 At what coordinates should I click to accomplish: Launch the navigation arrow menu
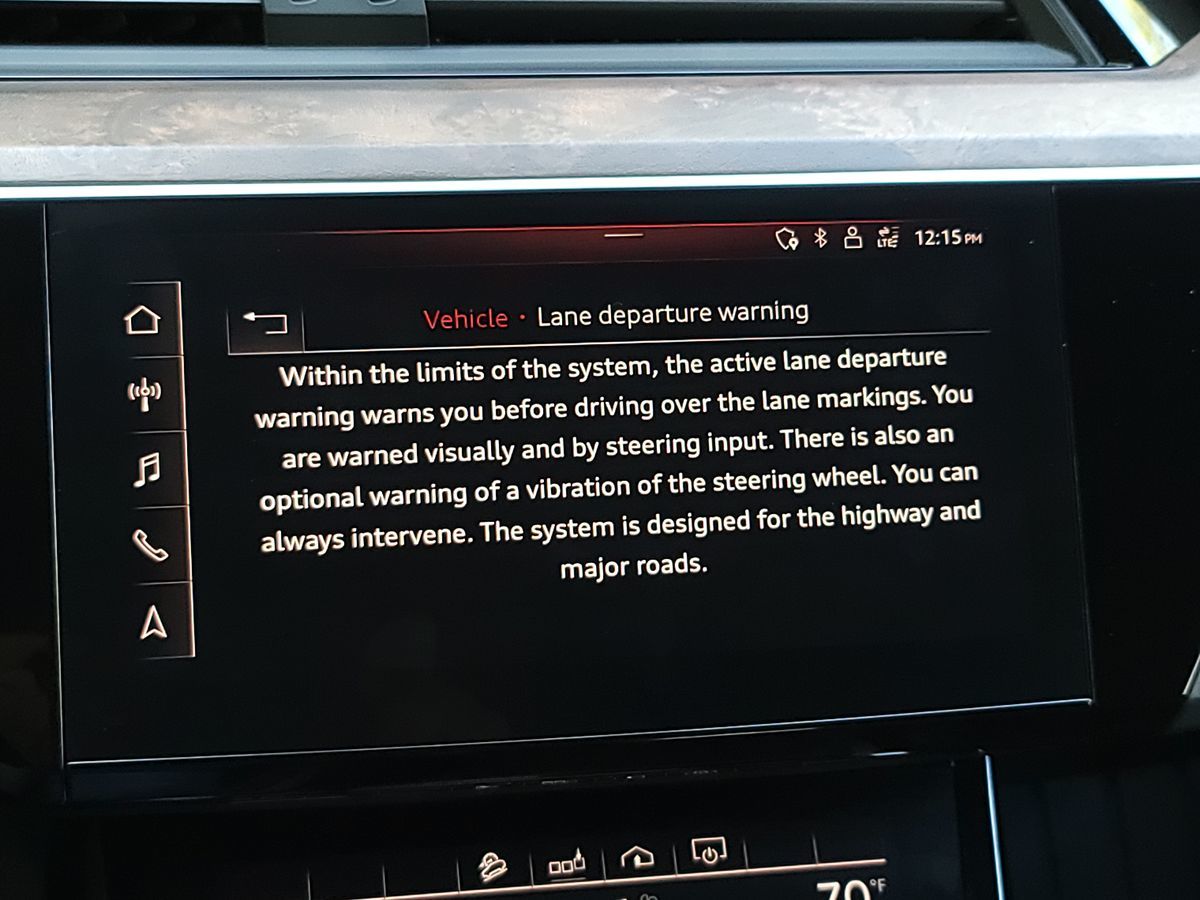pos(152,622)
